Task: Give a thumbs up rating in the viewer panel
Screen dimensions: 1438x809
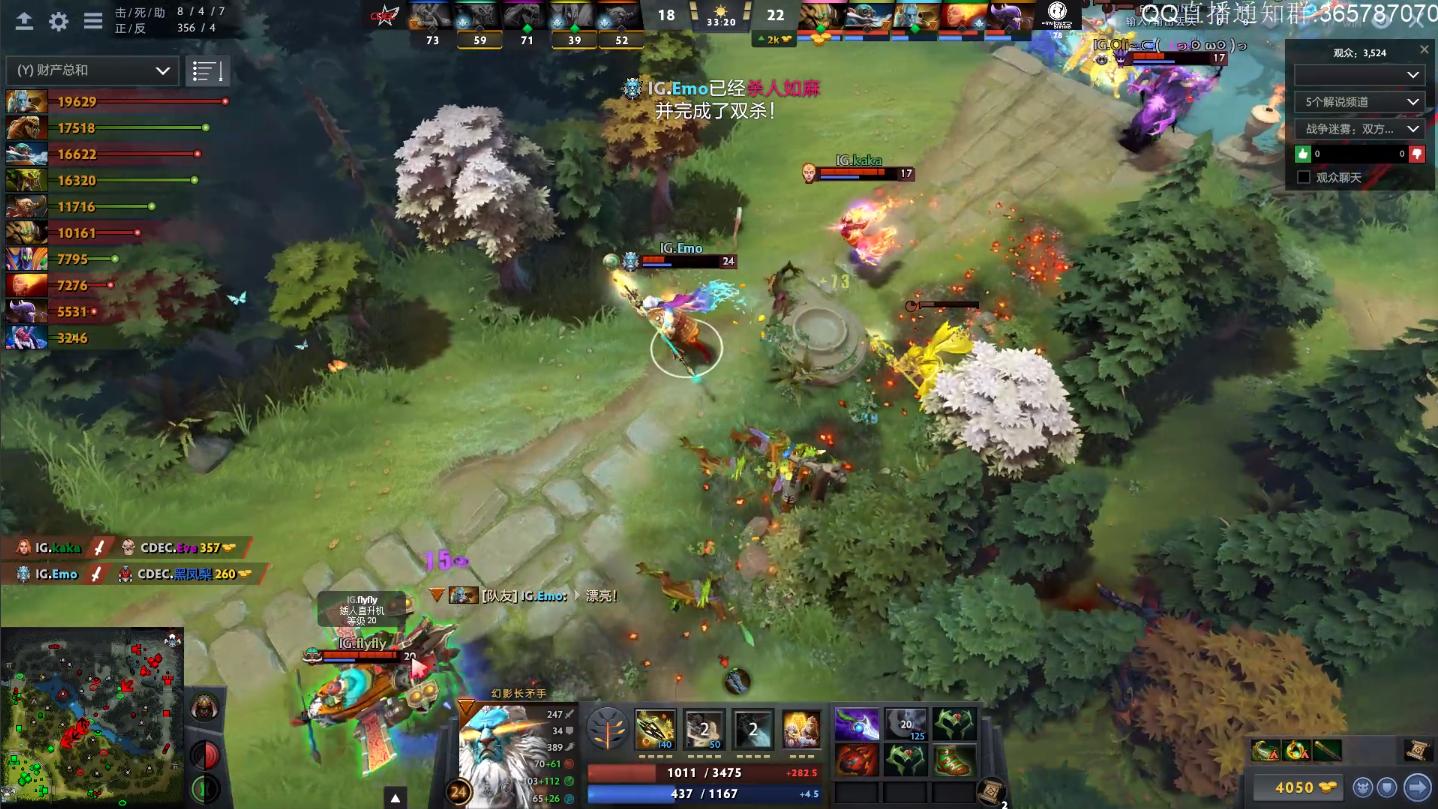Action: (x=1302, y=154)
